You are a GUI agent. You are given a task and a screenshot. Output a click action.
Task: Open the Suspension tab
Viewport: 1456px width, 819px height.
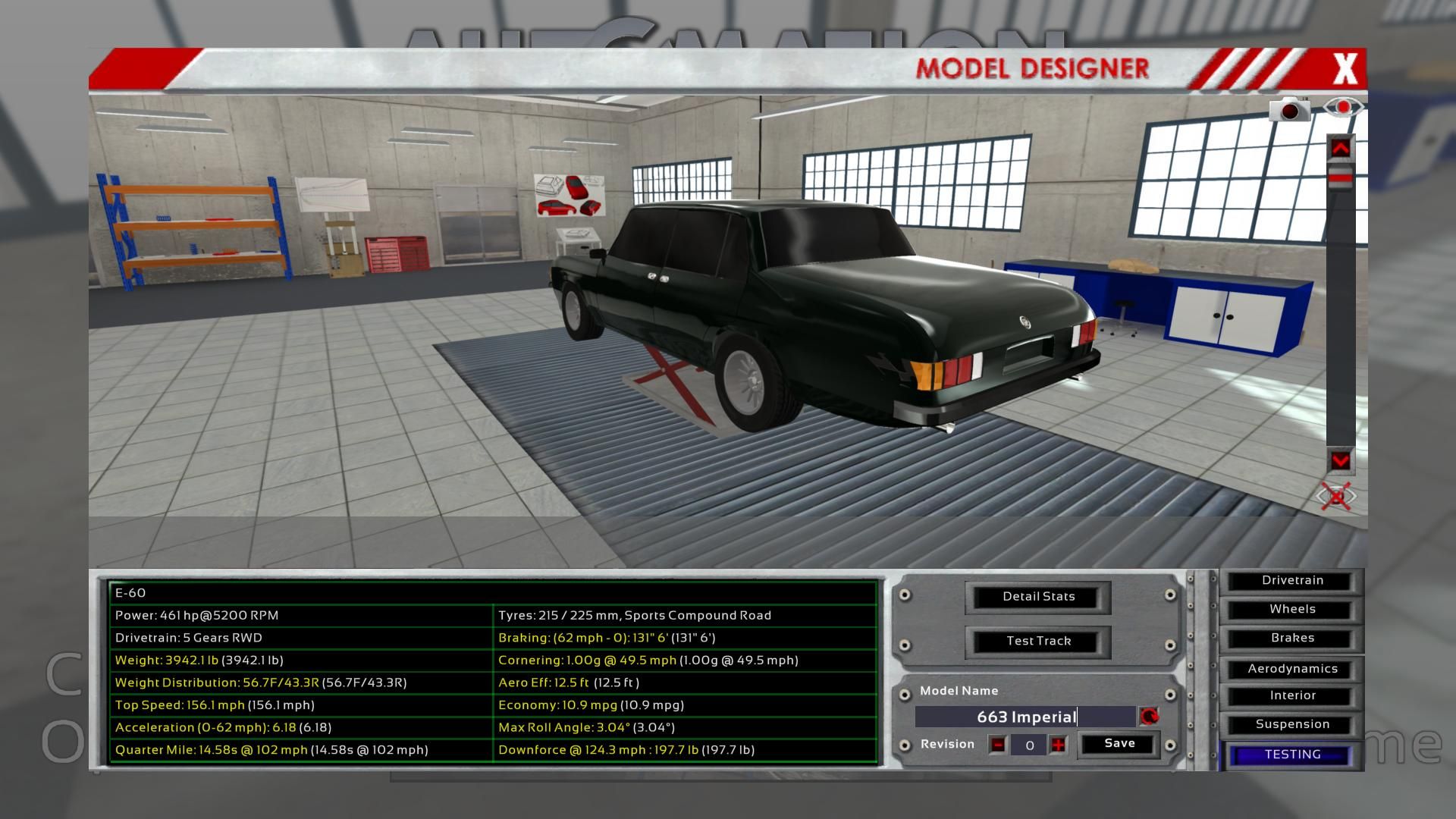pyautogui.click(x=1292, y=725)
